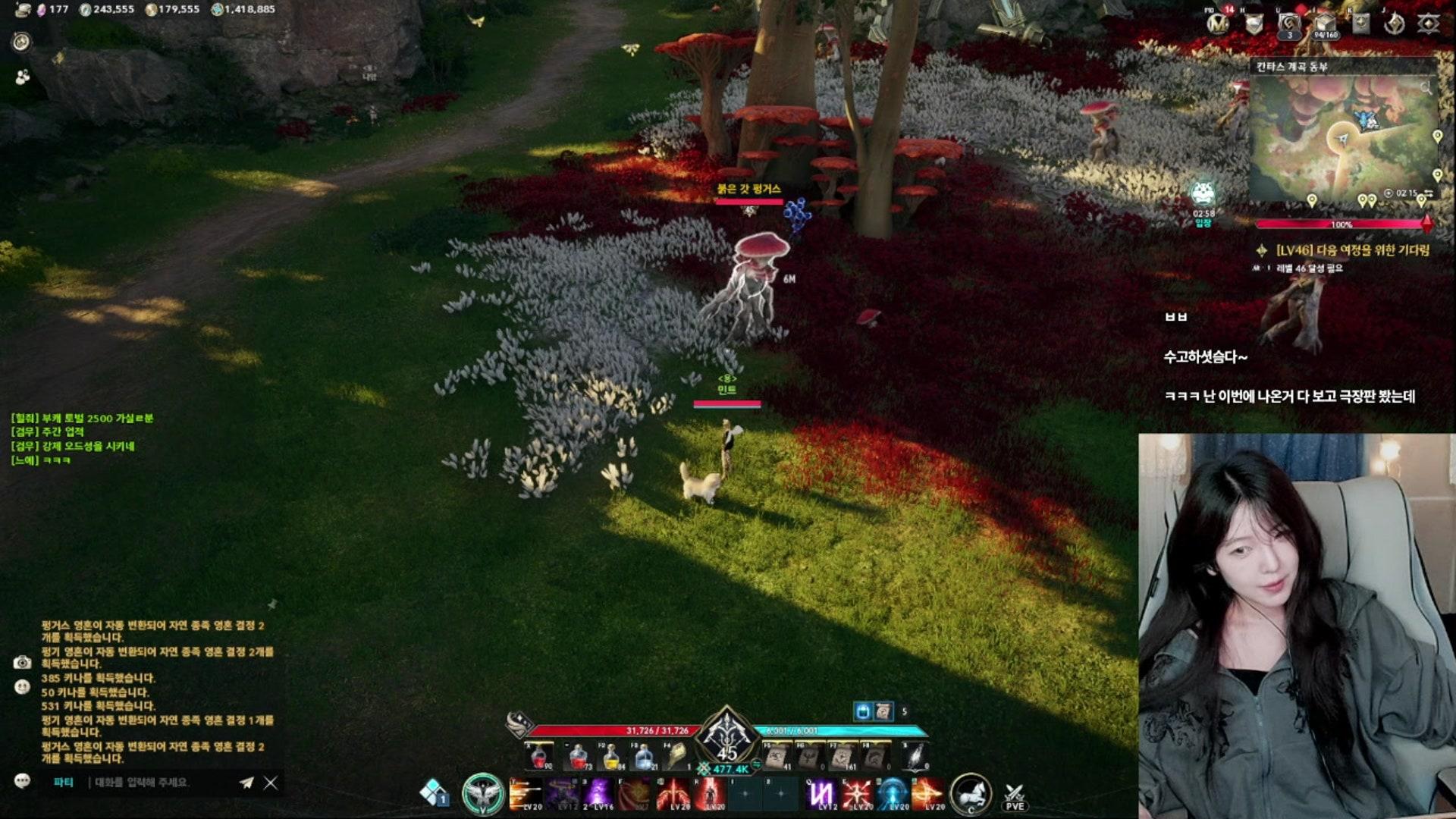Click the minimap magnifier zoom button
This screenshot has width=1456, height=819.
click(x=1426, y=88)
